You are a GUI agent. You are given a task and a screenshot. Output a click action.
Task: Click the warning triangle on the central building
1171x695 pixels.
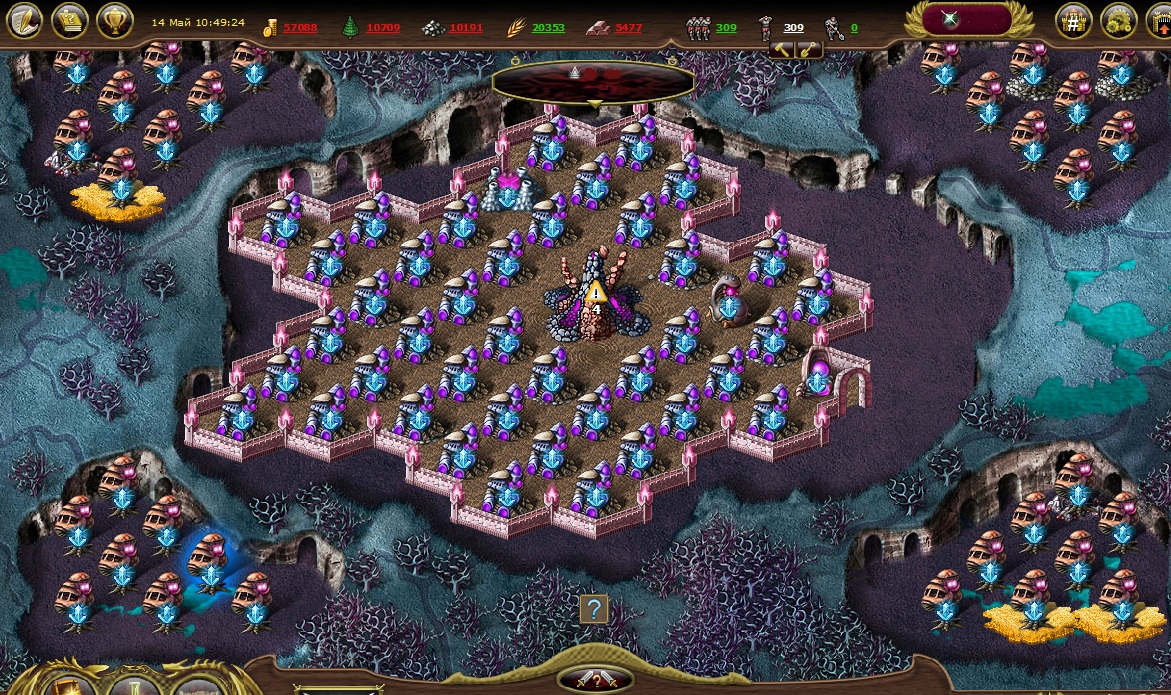click(597, 292)
